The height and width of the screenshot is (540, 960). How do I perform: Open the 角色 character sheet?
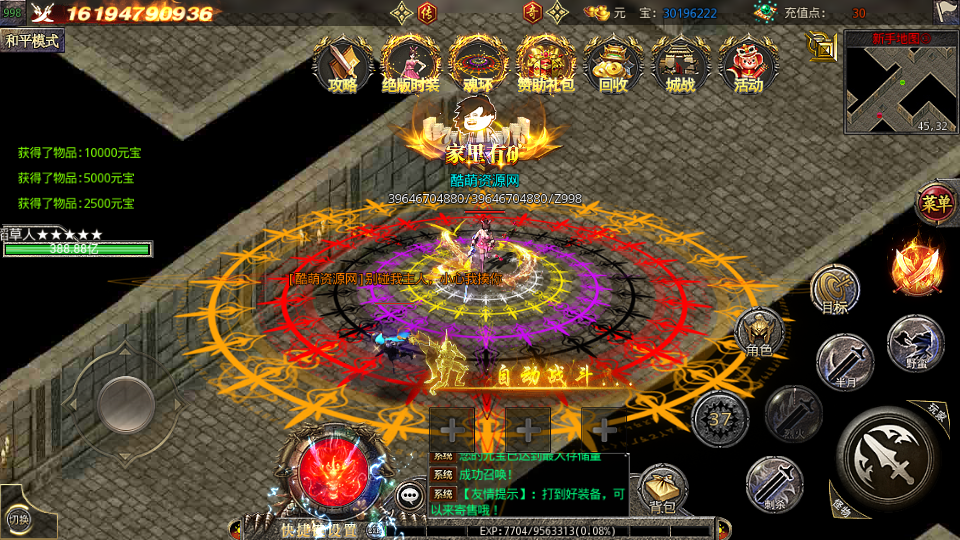click(x=759, y=333)
